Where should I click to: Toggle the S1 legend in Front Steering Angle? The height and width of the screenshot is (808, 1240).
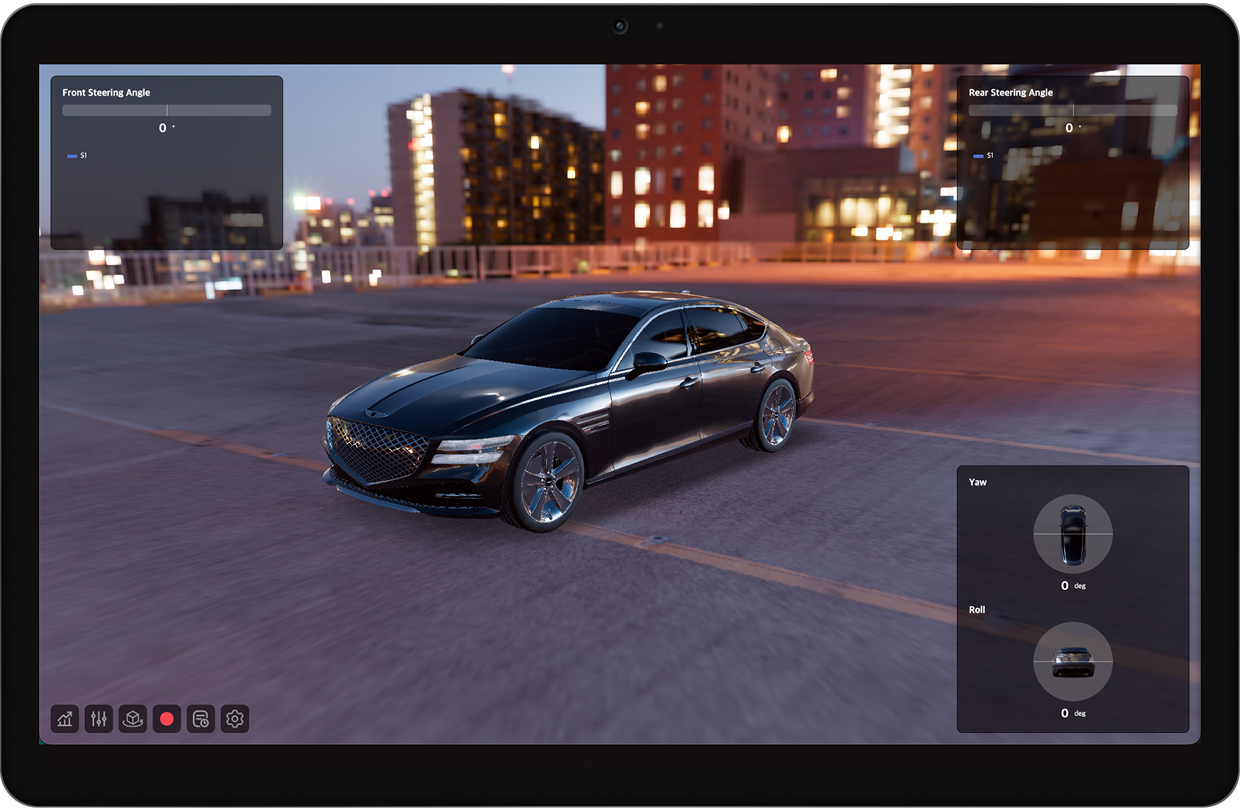pos(77,156)
